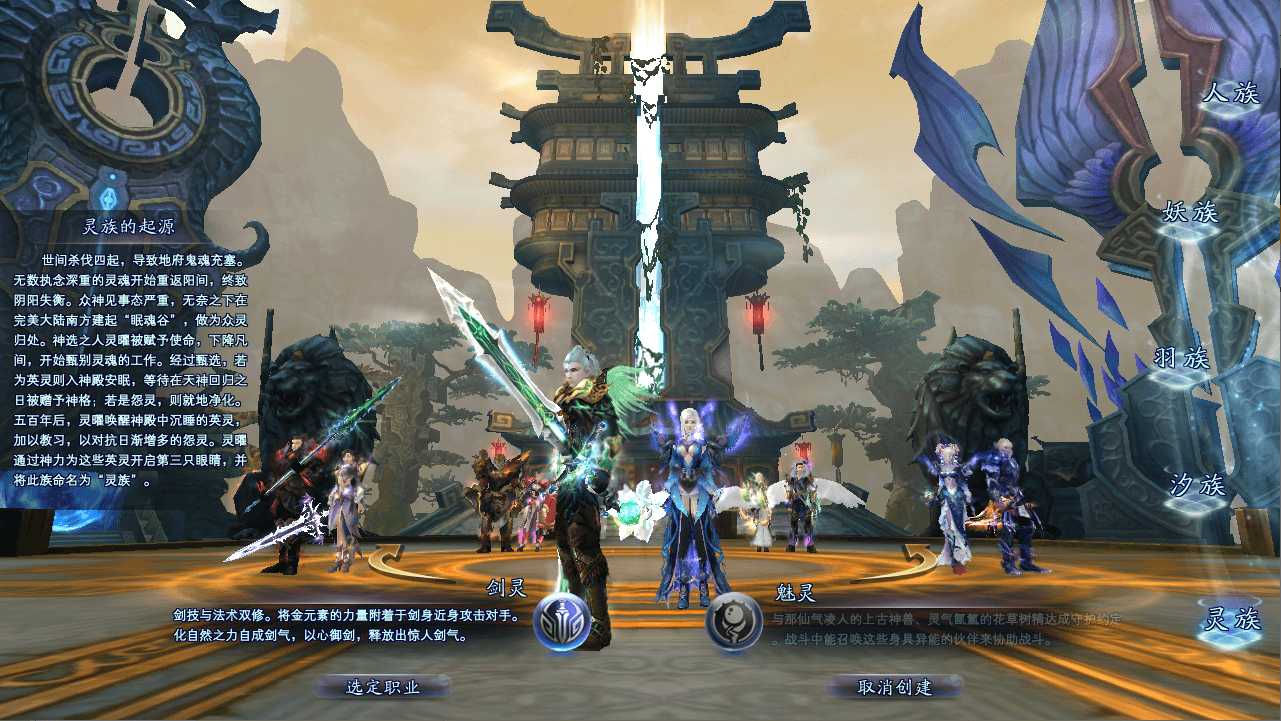Select the 魅灵 class icon
The image size is (1281, 721).
click(x=734, y=622)
